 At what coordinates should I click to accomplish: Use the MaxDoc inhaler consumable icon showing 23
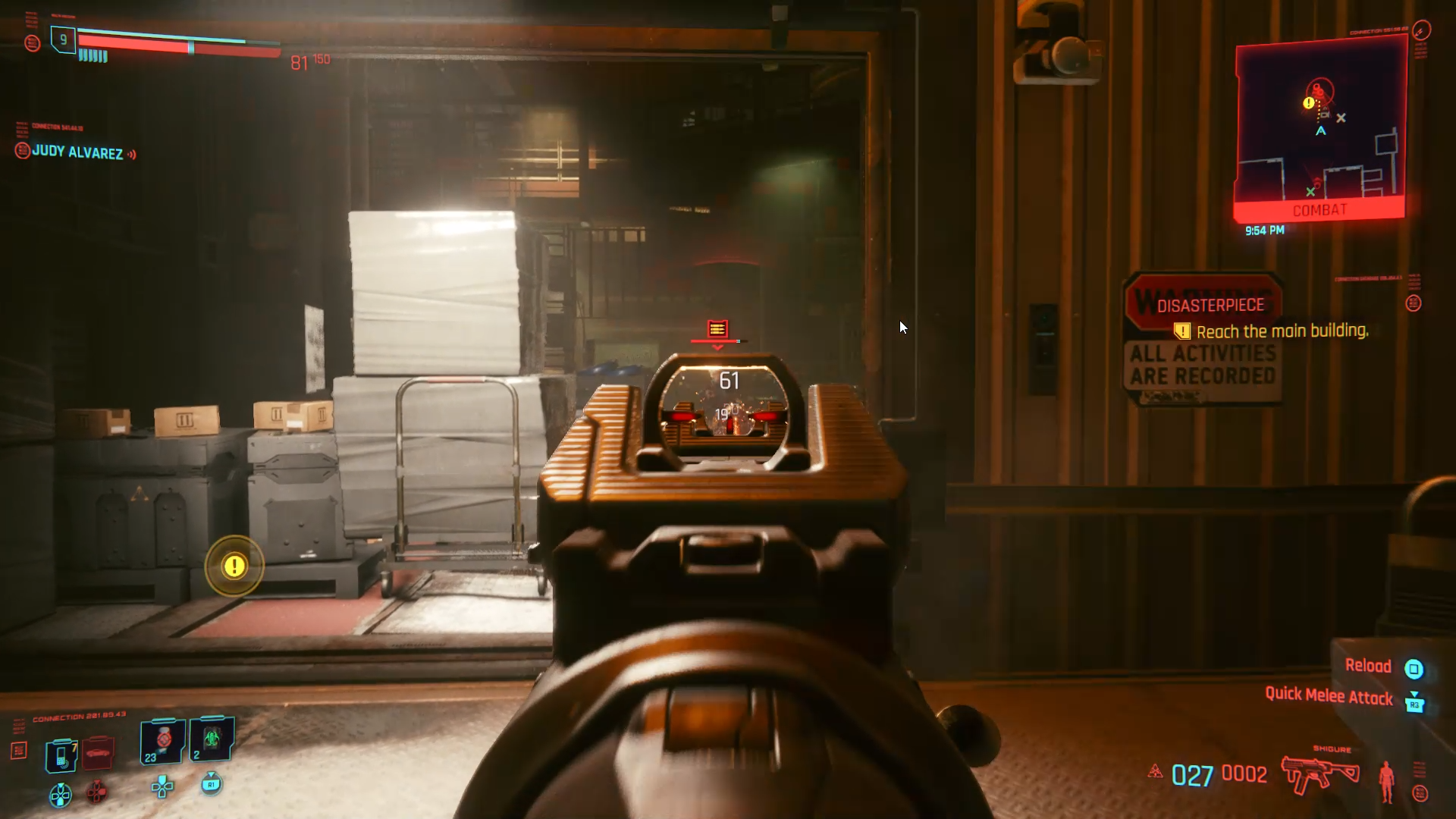click(162, 742)
